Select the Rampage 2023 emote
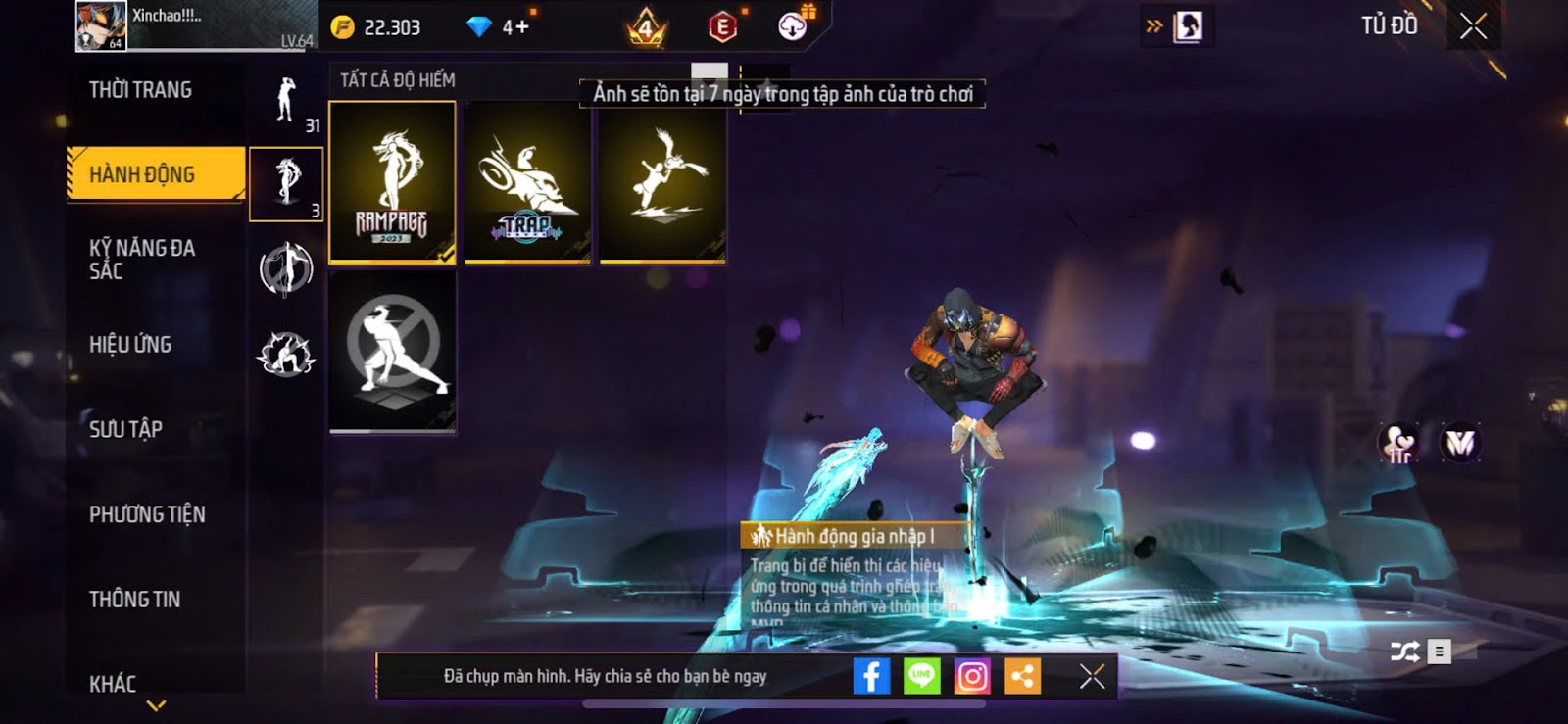1568x724 pixels. point(392,183)
